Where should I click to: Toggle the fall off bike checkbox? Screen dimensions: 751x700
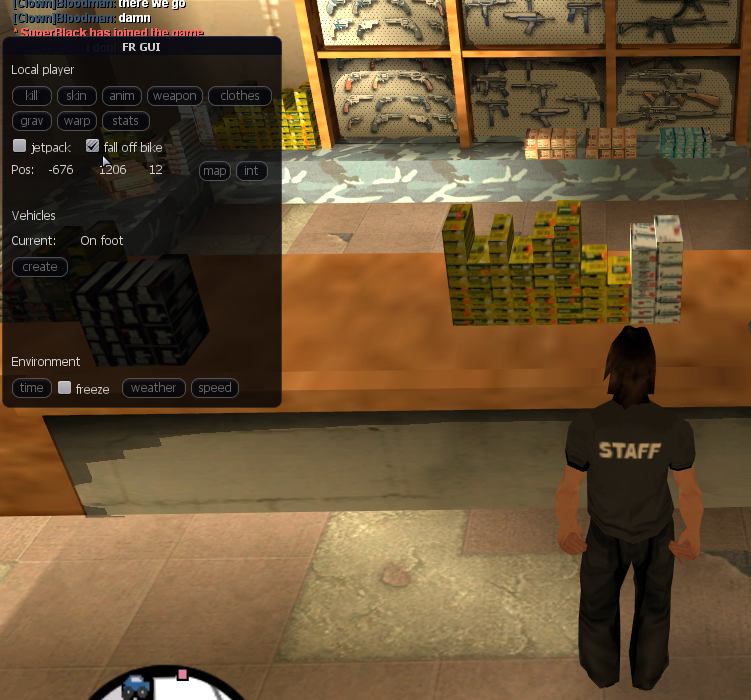[93, 146]
